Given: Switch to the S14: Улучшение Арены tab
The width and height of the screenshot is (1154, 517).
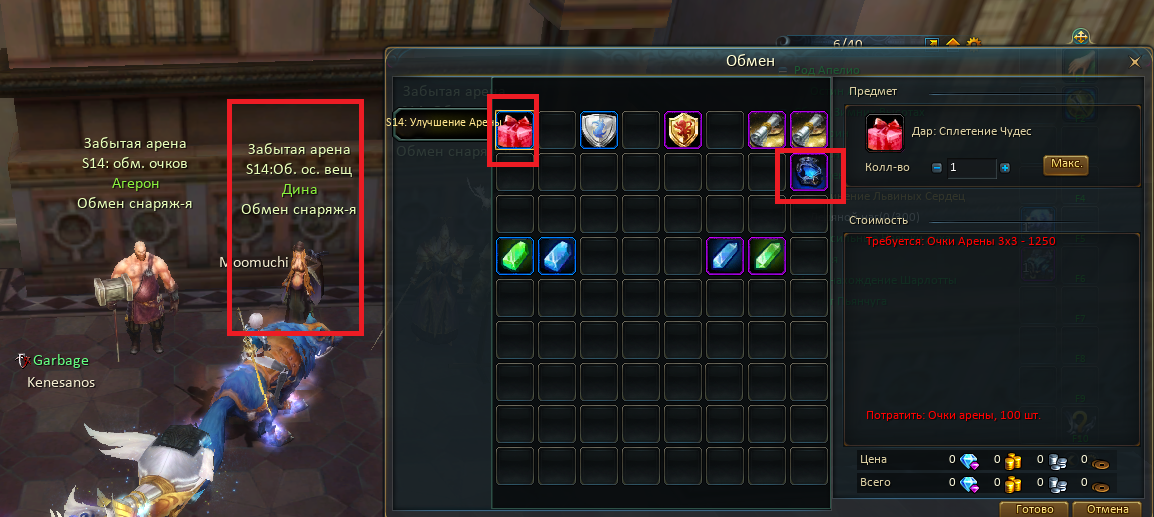Looking at the screenshot, I should 442,123.
